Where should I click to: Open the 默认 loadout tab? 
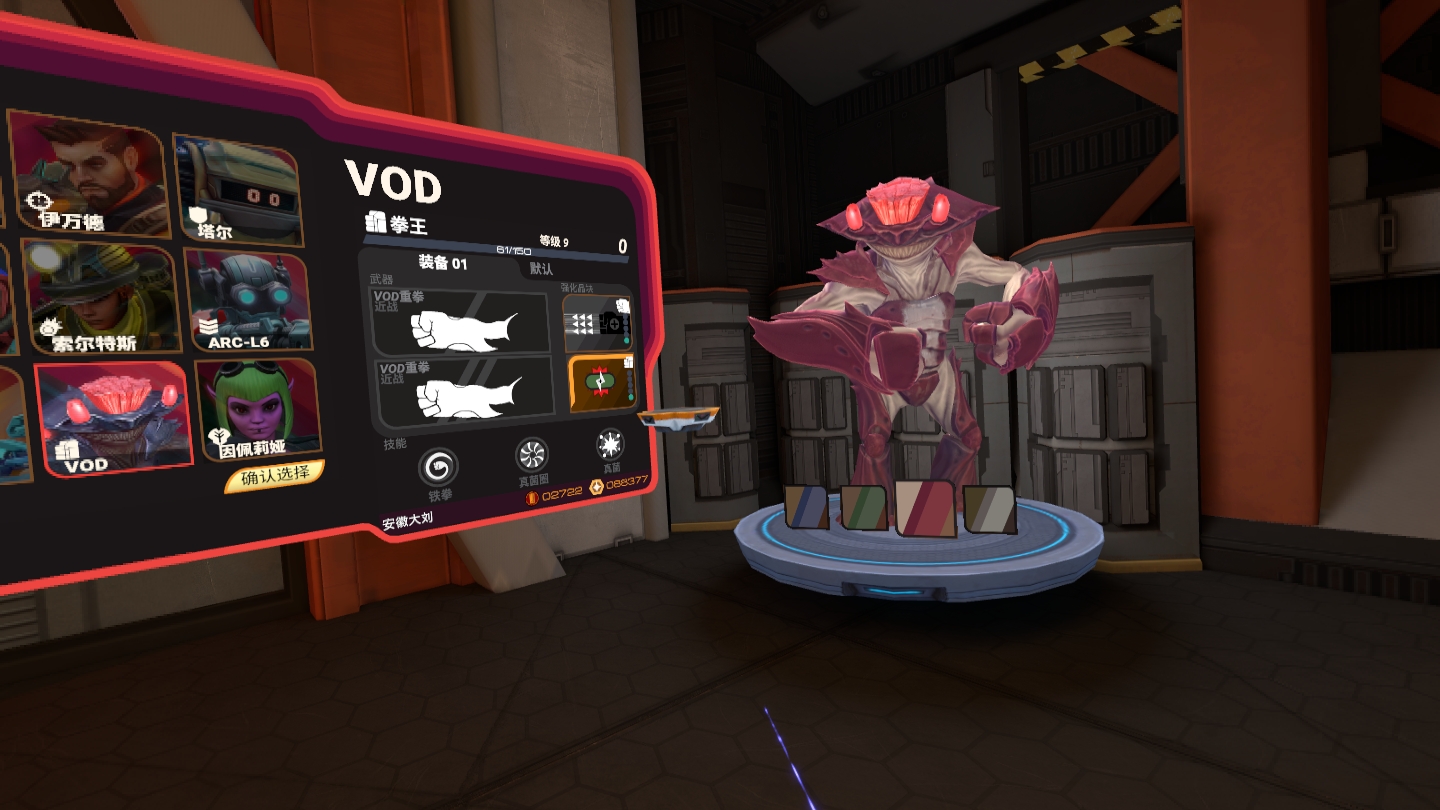click(x=541, y=269)
